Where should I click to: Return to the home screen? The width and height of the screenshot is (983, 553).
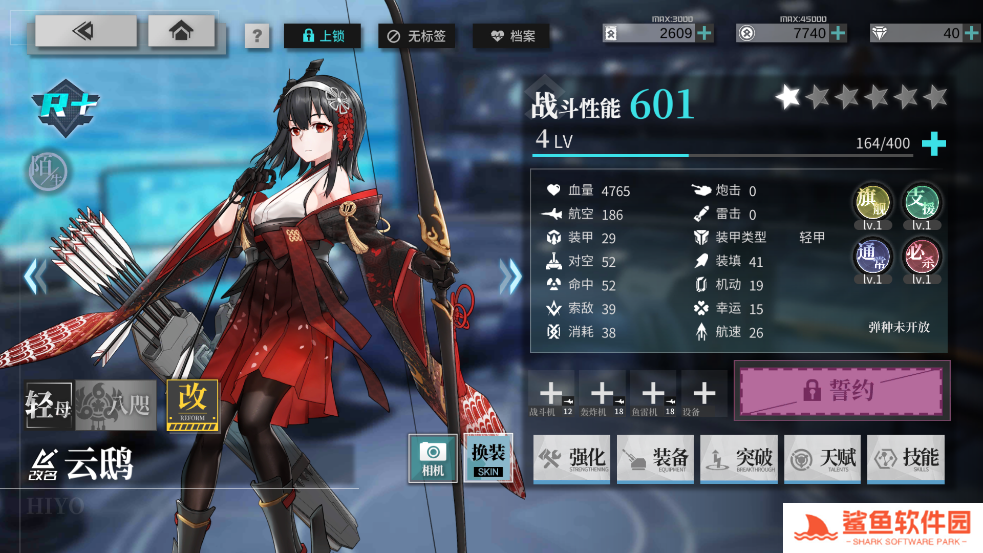(181, 31)
